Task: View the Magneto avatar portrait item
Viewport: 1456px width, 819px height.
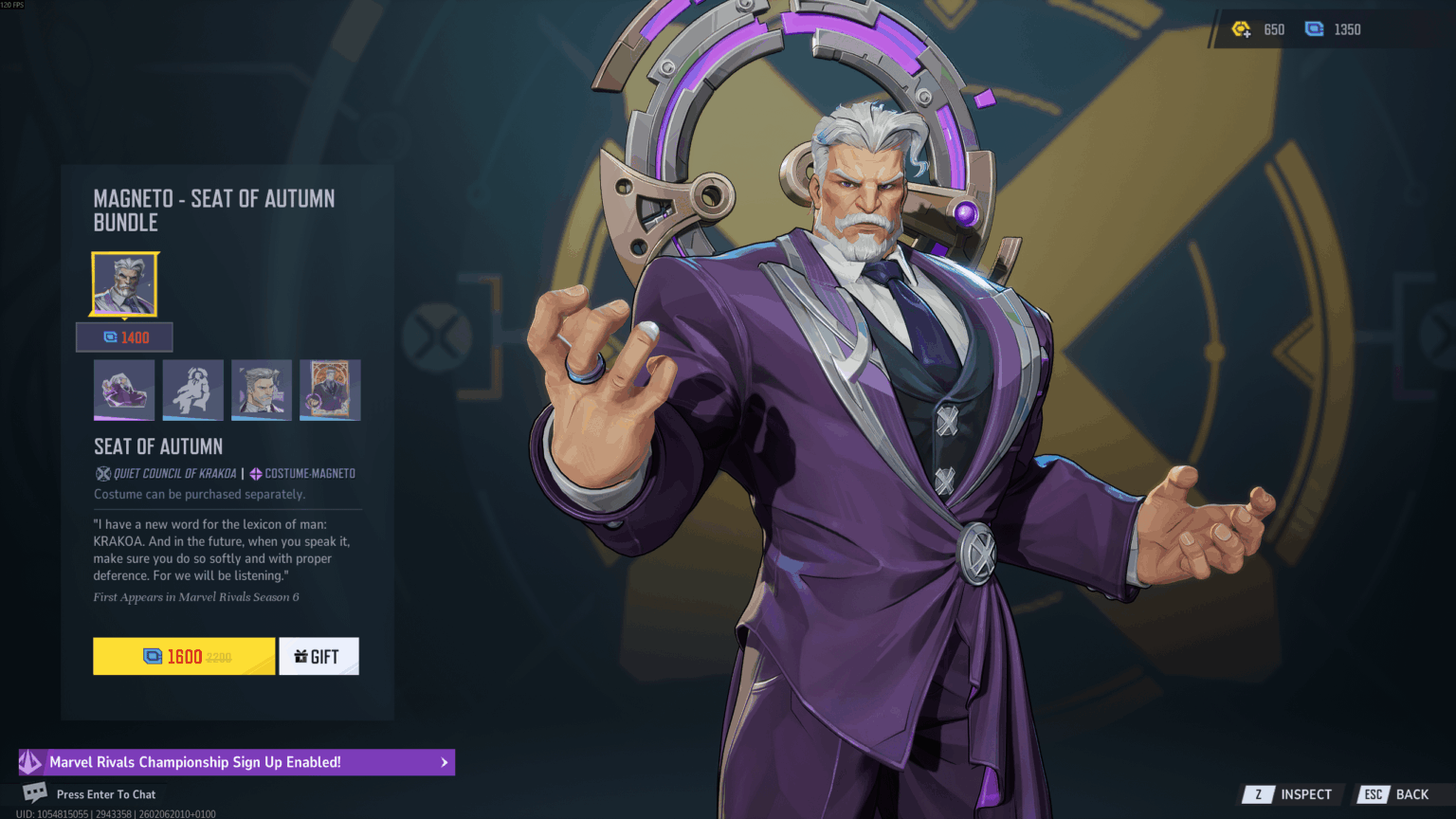Action: click(x=261, y=390)
